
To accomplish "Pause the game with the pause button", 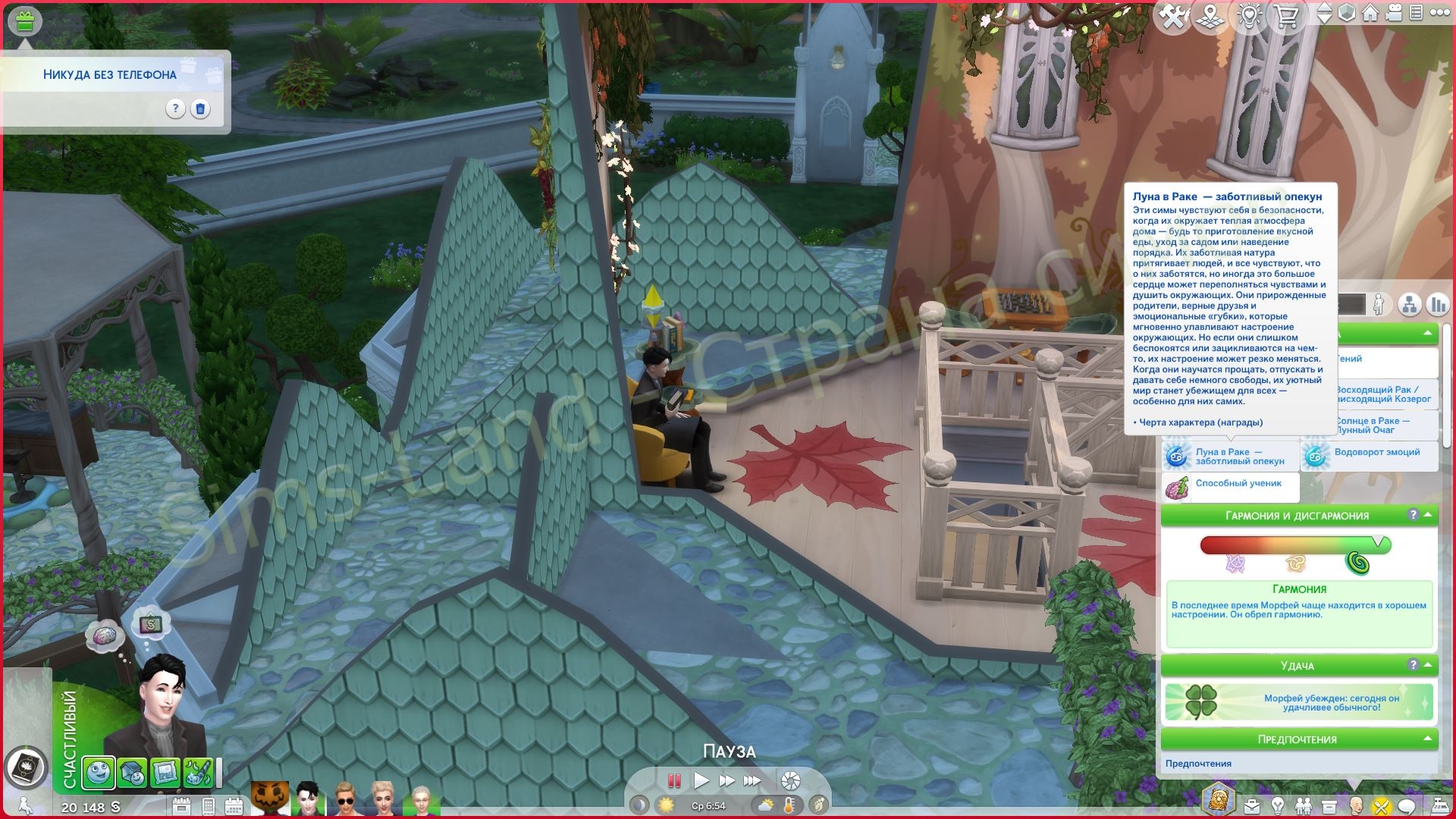I will pos(673,780).
